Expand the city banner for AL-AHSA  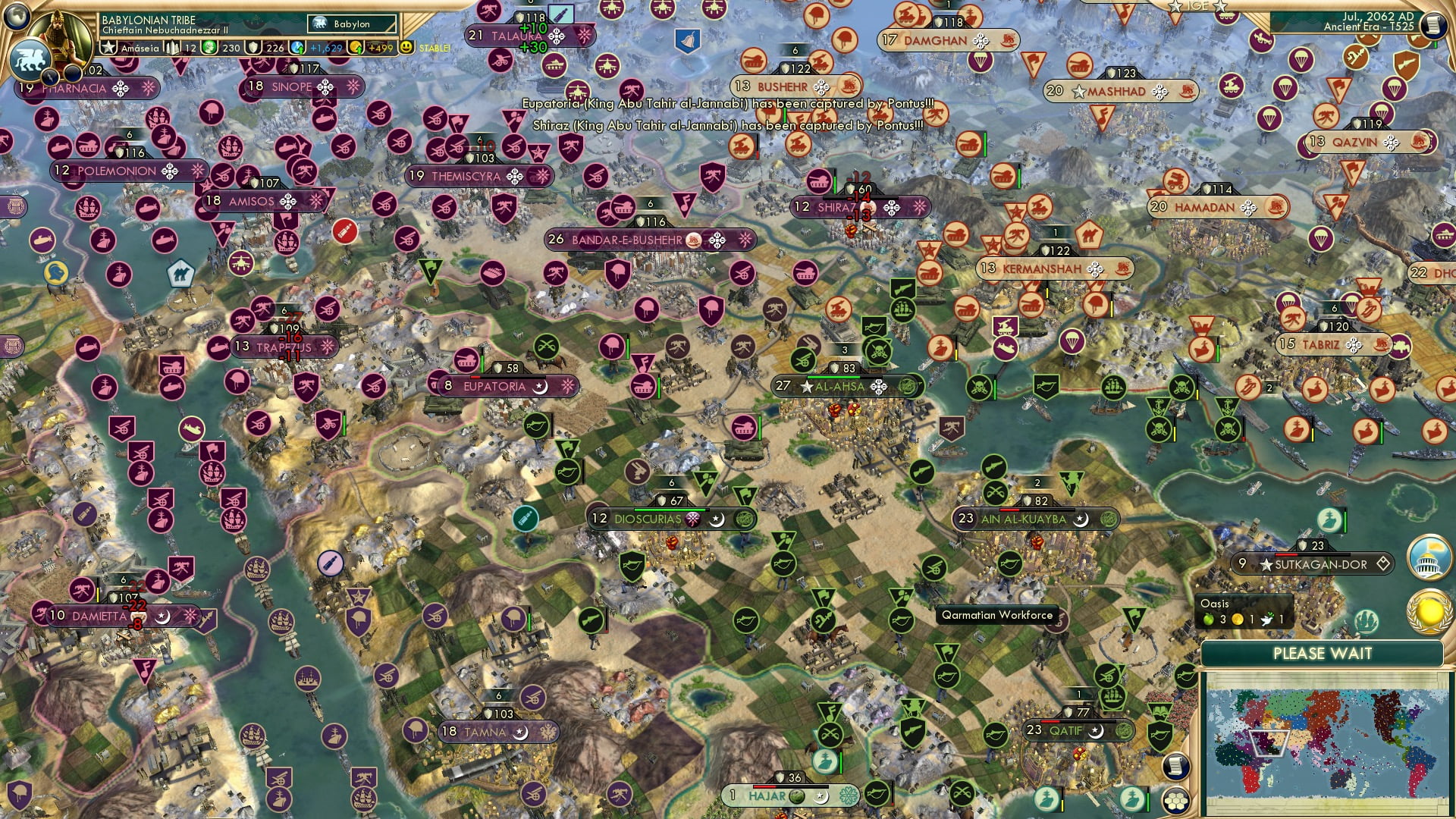(839, 386)
